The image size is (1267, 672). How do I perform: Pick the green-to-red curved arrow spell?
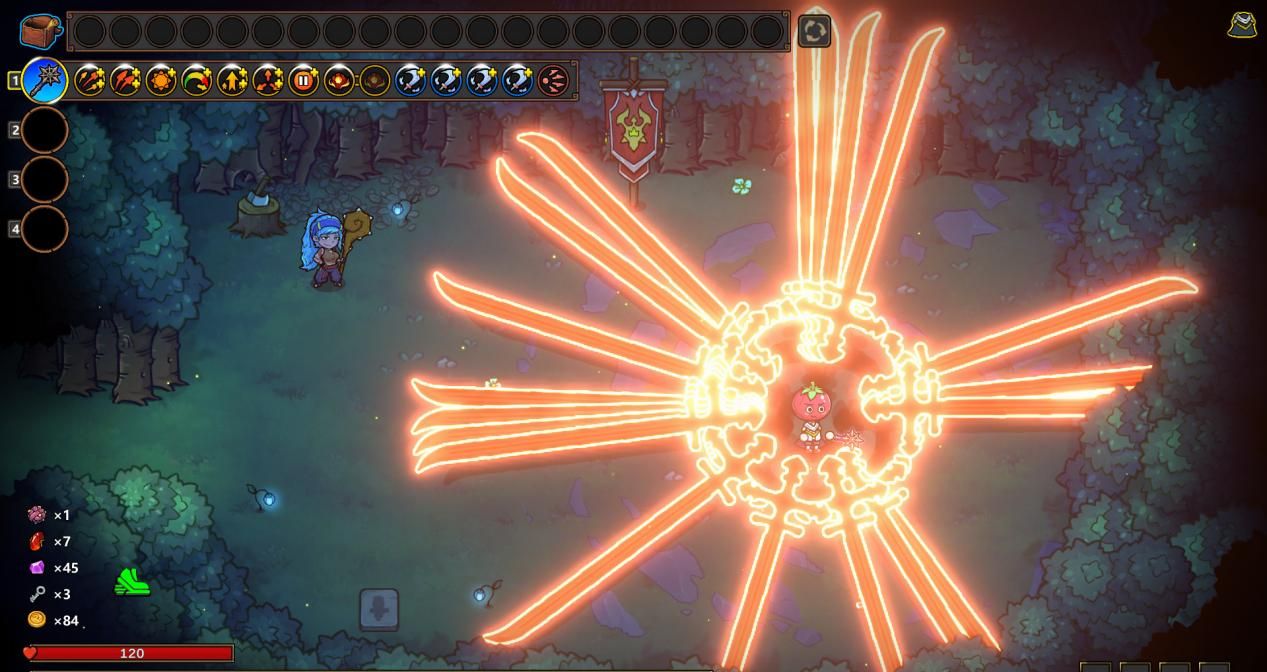(196, 80)
